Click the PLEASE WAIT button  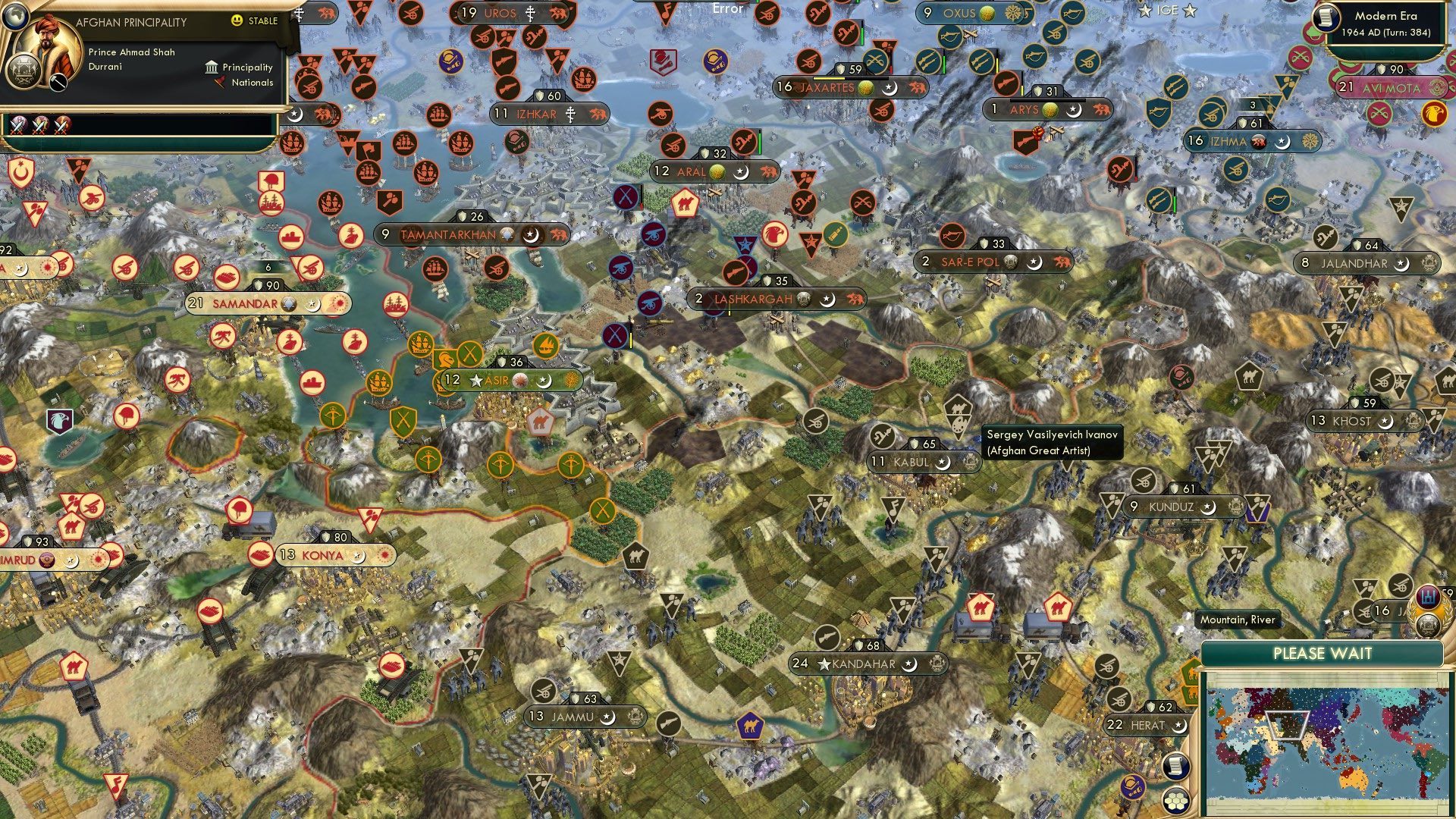[1323, 653]
